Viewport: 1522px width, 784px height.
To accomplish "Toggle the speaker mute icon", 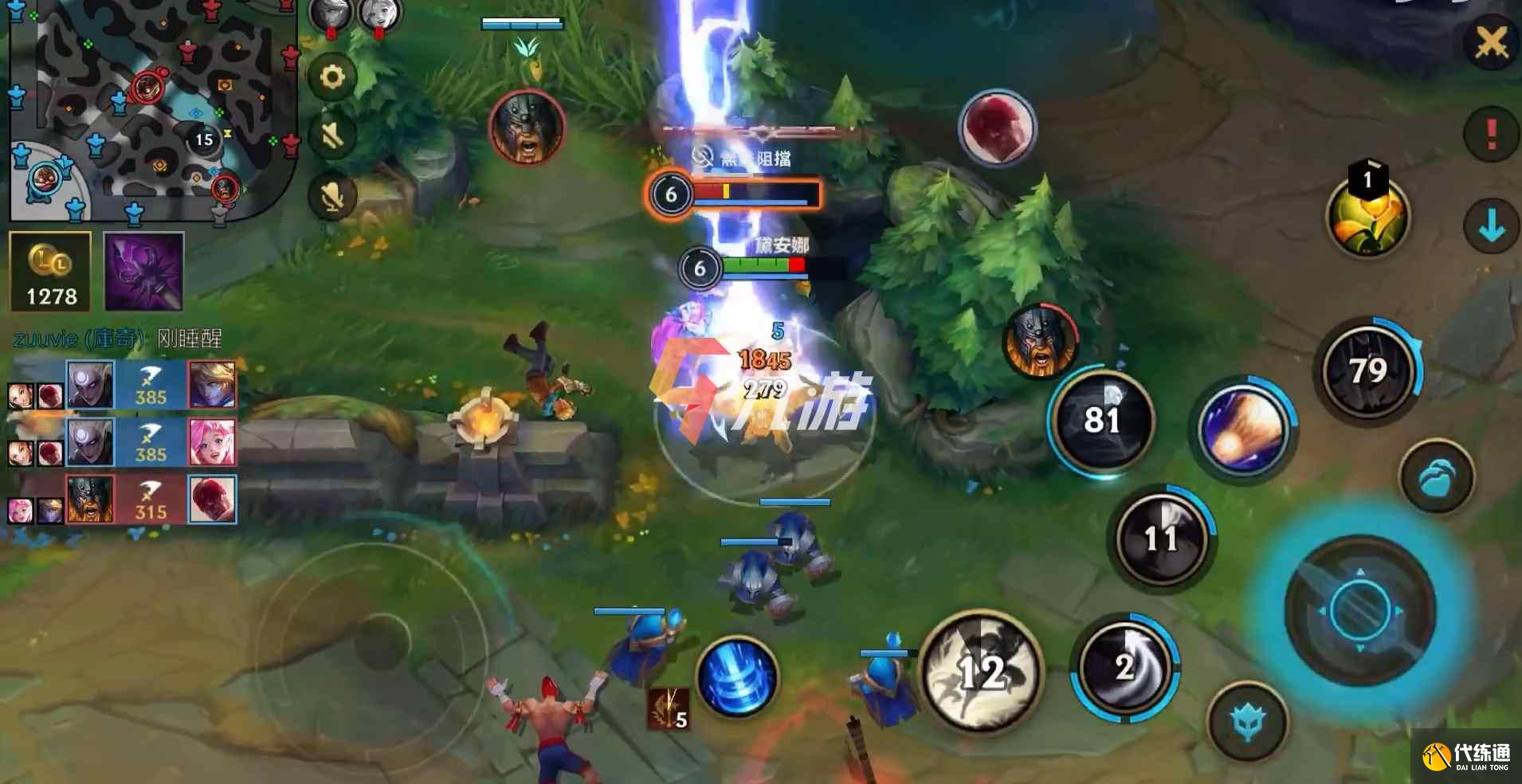I will (332, 135).
